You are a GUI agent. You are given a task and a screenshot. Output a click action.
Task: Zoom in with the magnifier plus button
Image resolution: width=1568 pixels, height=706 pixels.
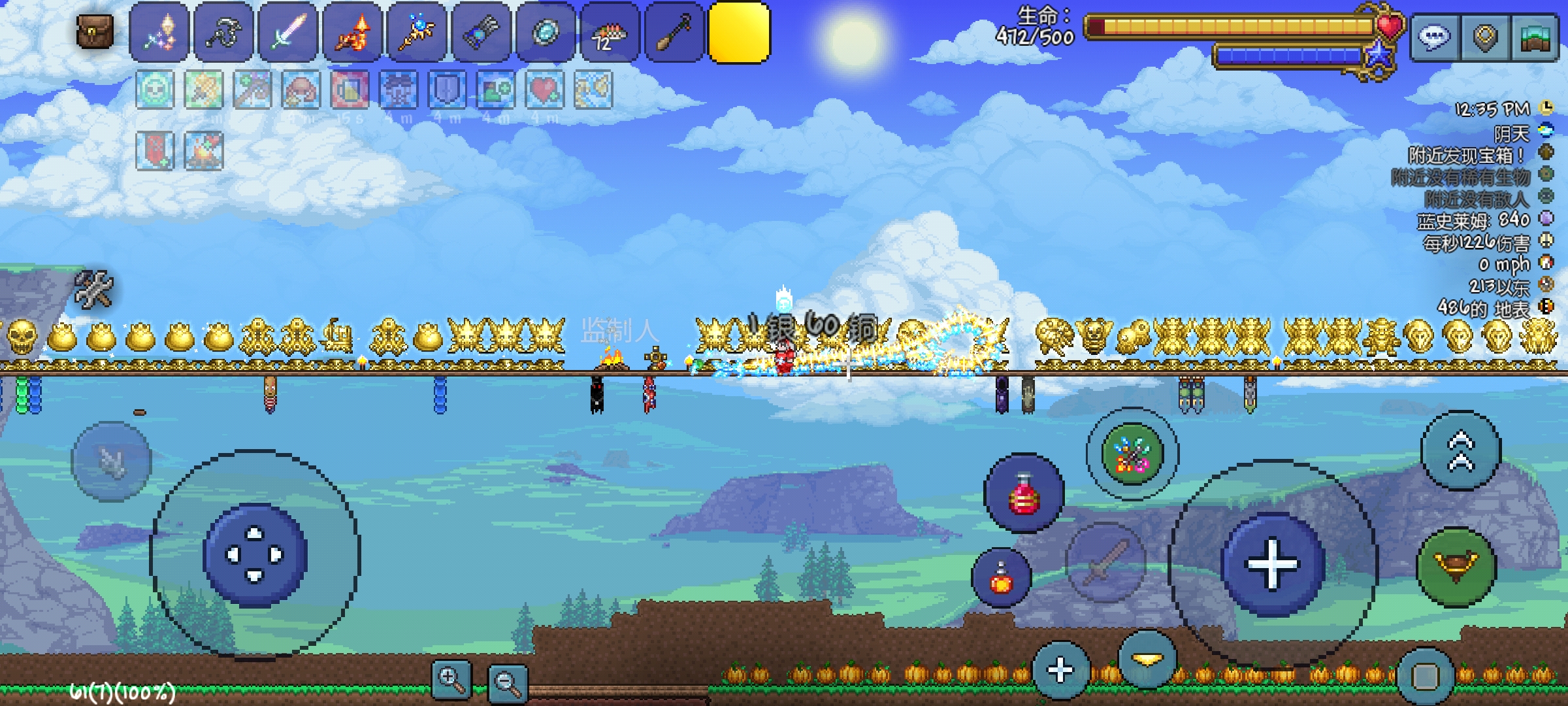click(451, 680)
